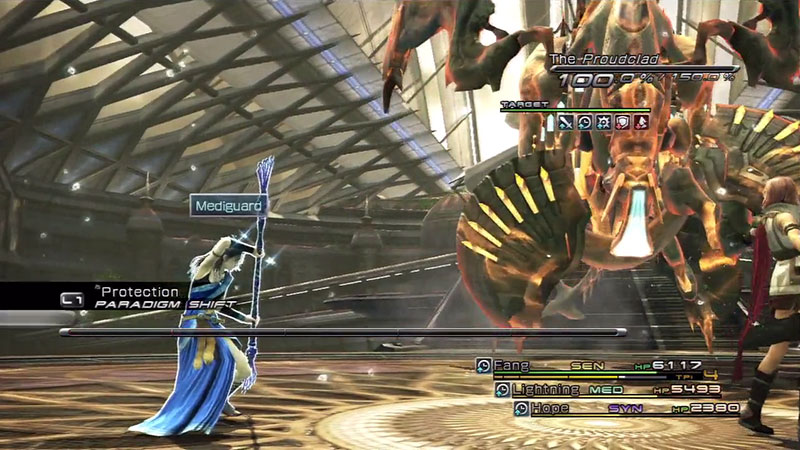Click the Haste clock icon beside Fang
Screen dimensions: 800x450
point(483,366)
